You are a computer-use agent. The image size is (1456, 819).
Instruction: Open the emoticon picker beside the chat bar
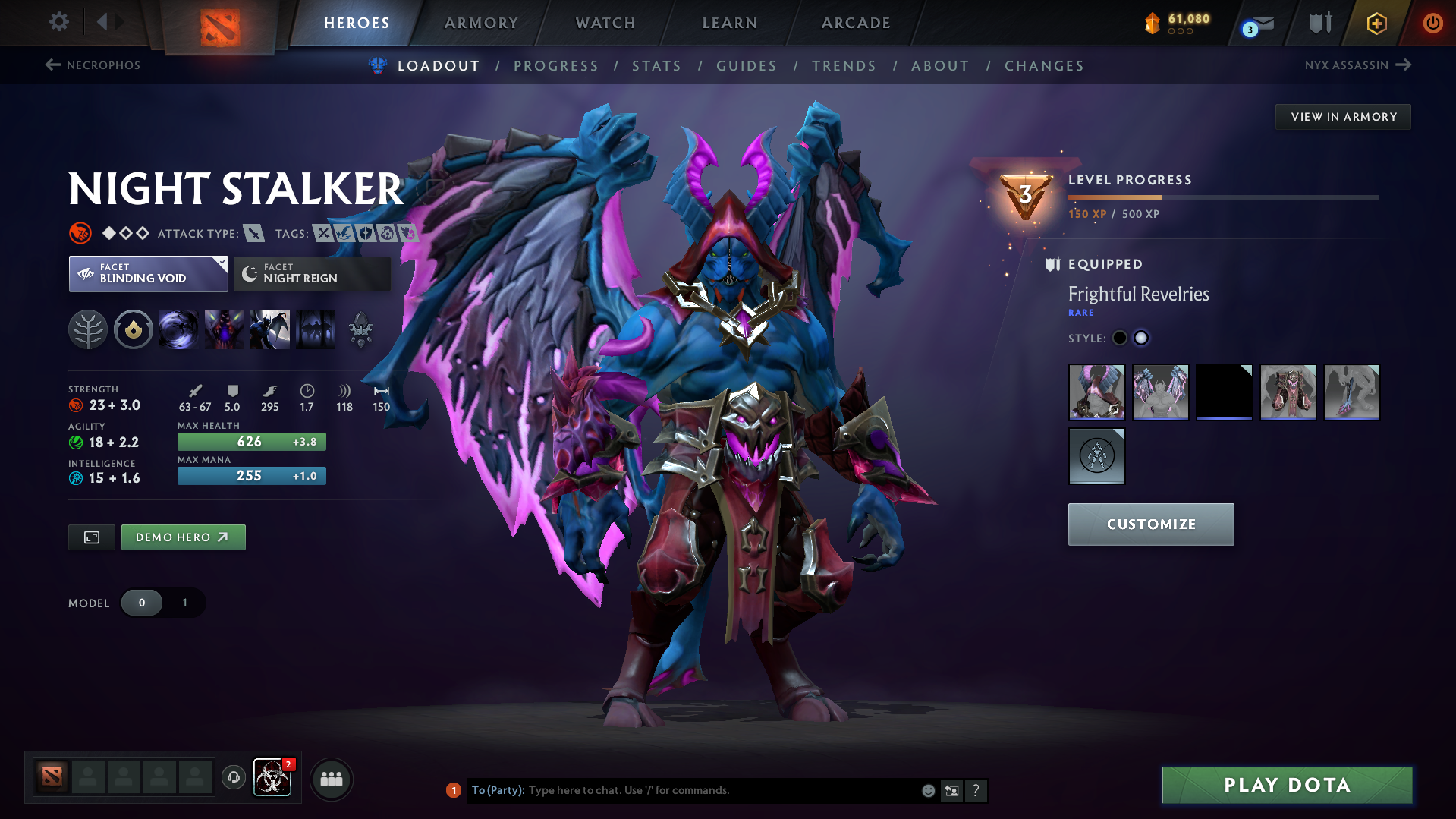tap(927, 790)
